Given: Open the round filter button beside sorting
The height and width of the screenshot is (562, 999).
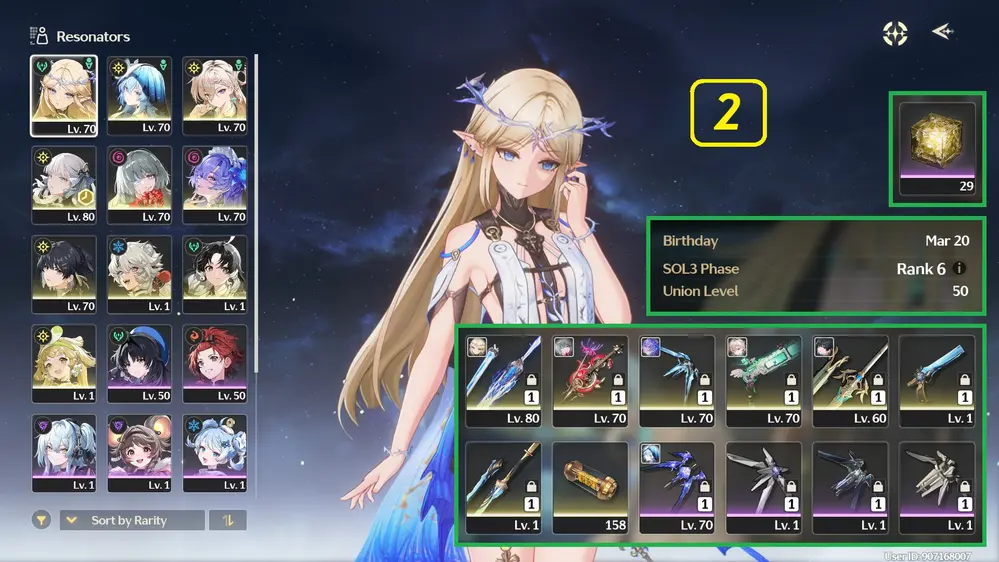Looking at the screenshot, I should (42, 520).
